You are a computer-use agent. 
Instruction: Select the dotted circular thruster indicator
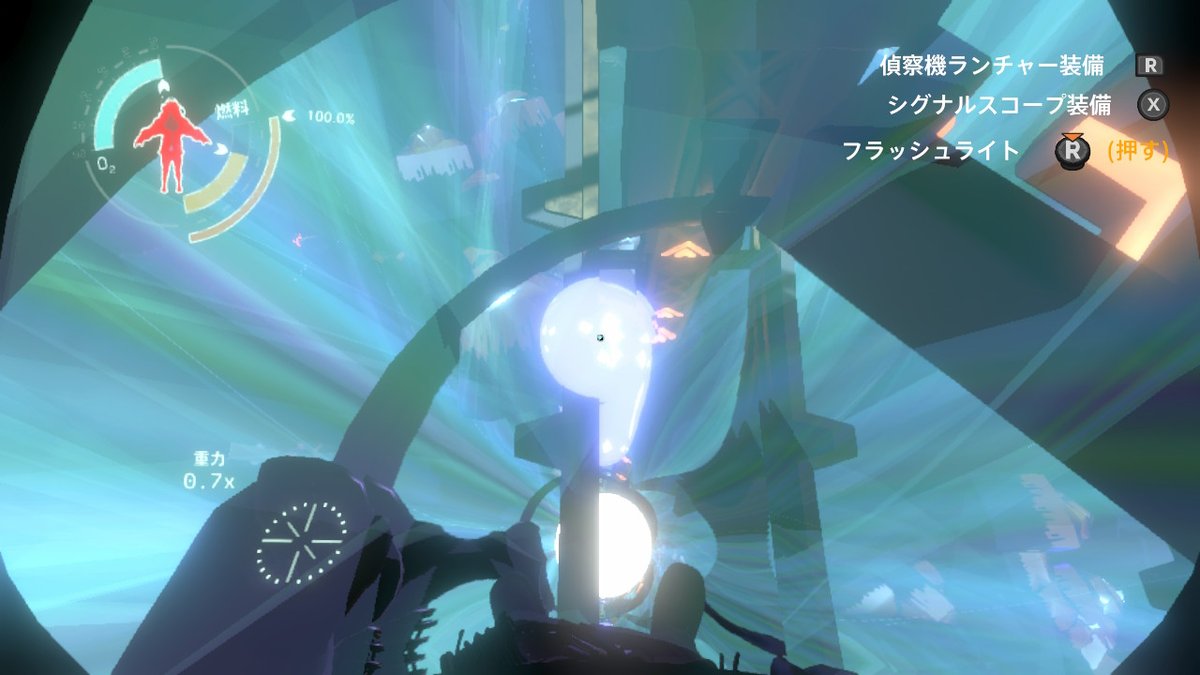302,543
